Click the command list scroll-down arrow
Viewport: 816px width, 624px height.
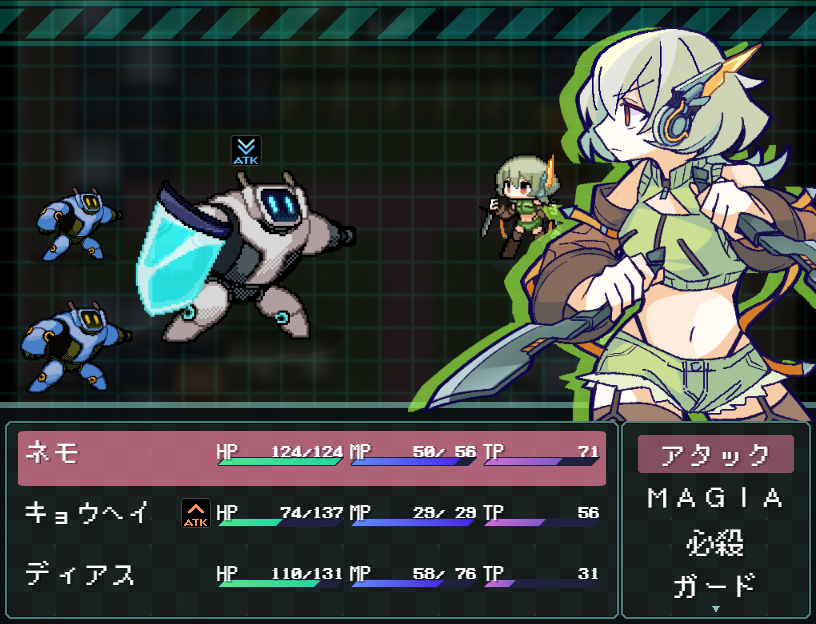(715, 608)
